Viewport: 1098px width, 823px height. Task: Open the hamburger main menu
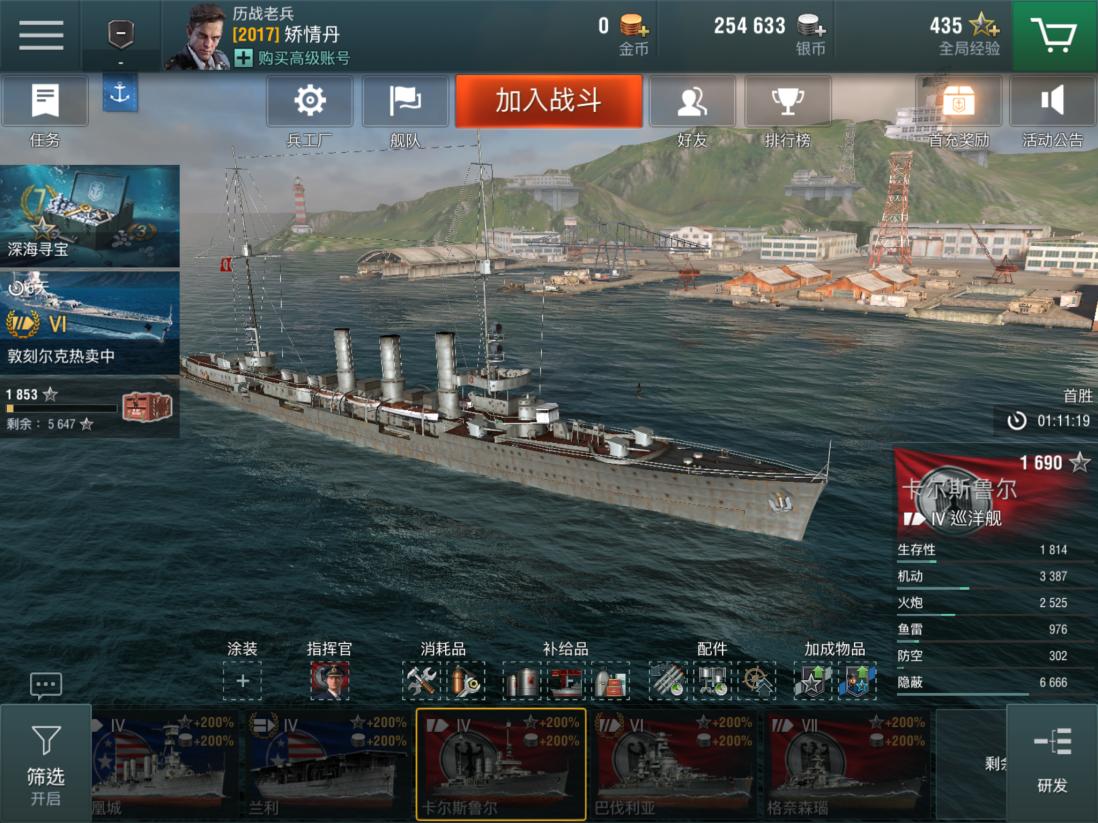[x=41, y=35]
